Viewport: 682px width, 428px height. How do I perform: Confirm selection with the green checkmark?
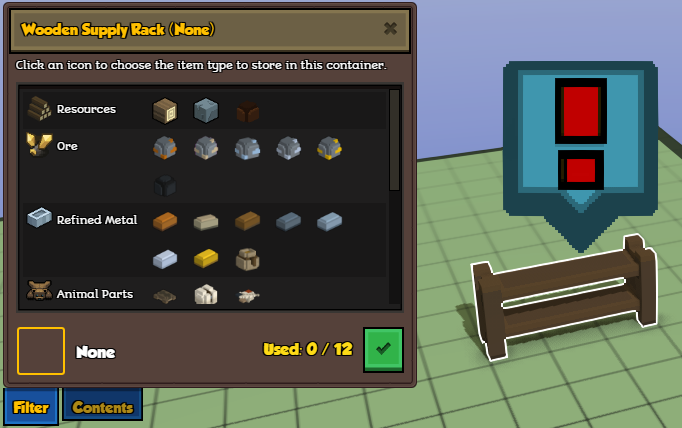click(383, 348)
